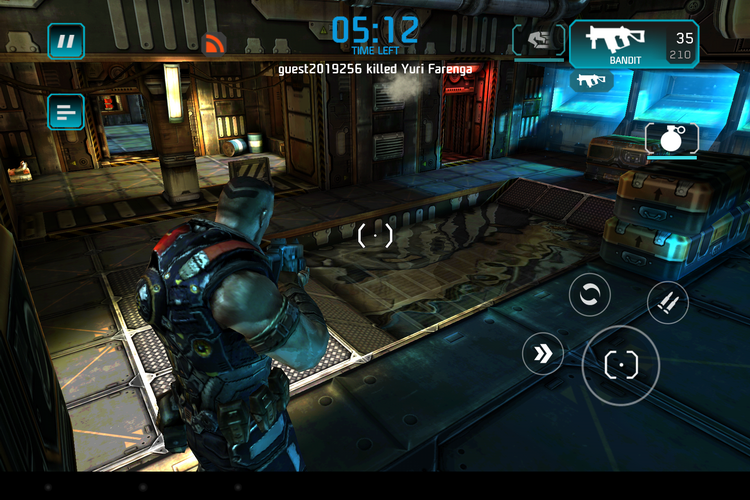Pause the match
Viewport: 750px width, 500px height.
tap(66, 42)
